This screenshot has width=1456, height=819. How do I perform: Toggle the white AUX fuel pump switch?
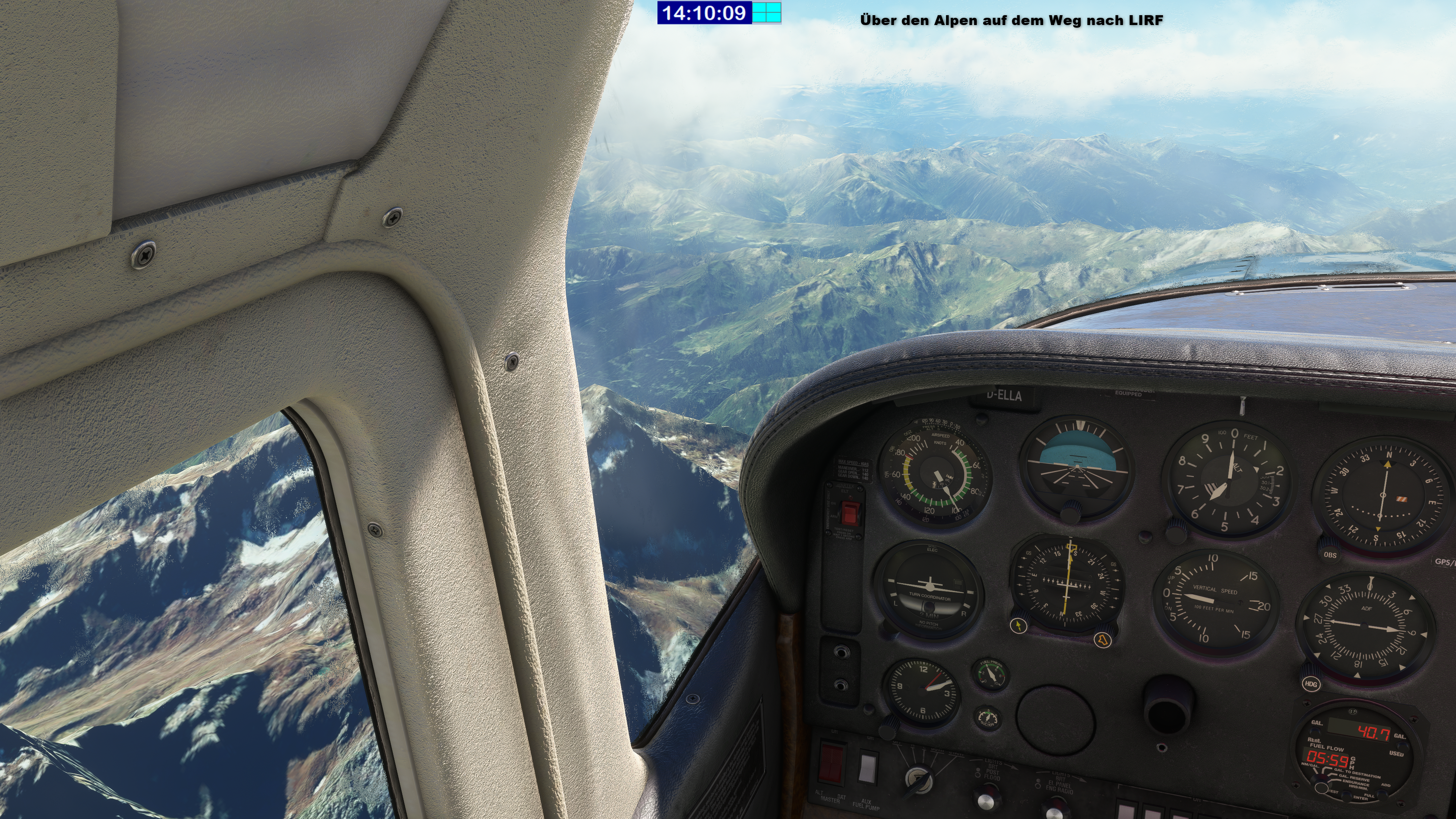point(867,767)
